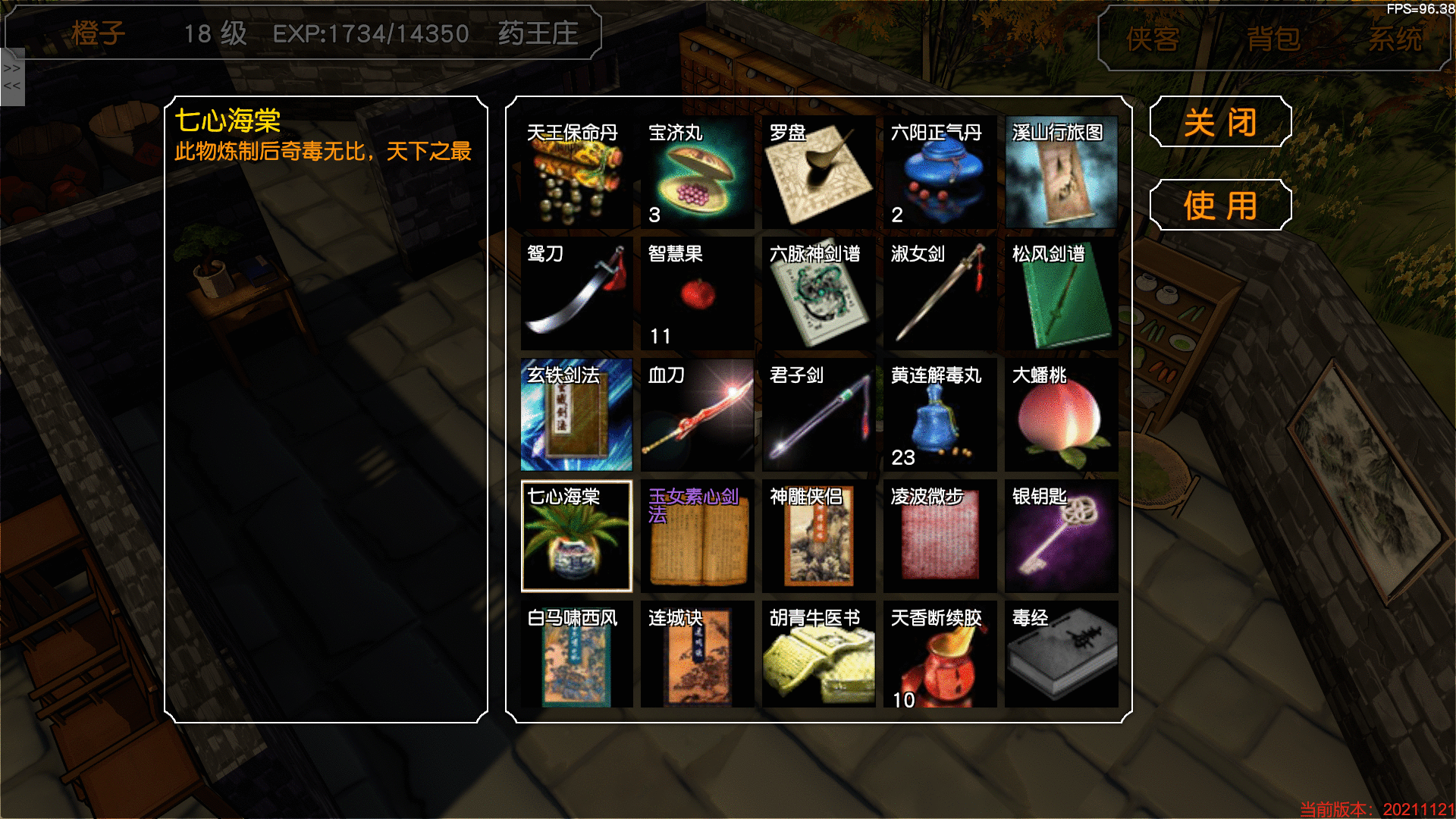This screenshot has width=1456, height=819.
Task: Choose the 罗盘 compass item
Action: [818, 173]
